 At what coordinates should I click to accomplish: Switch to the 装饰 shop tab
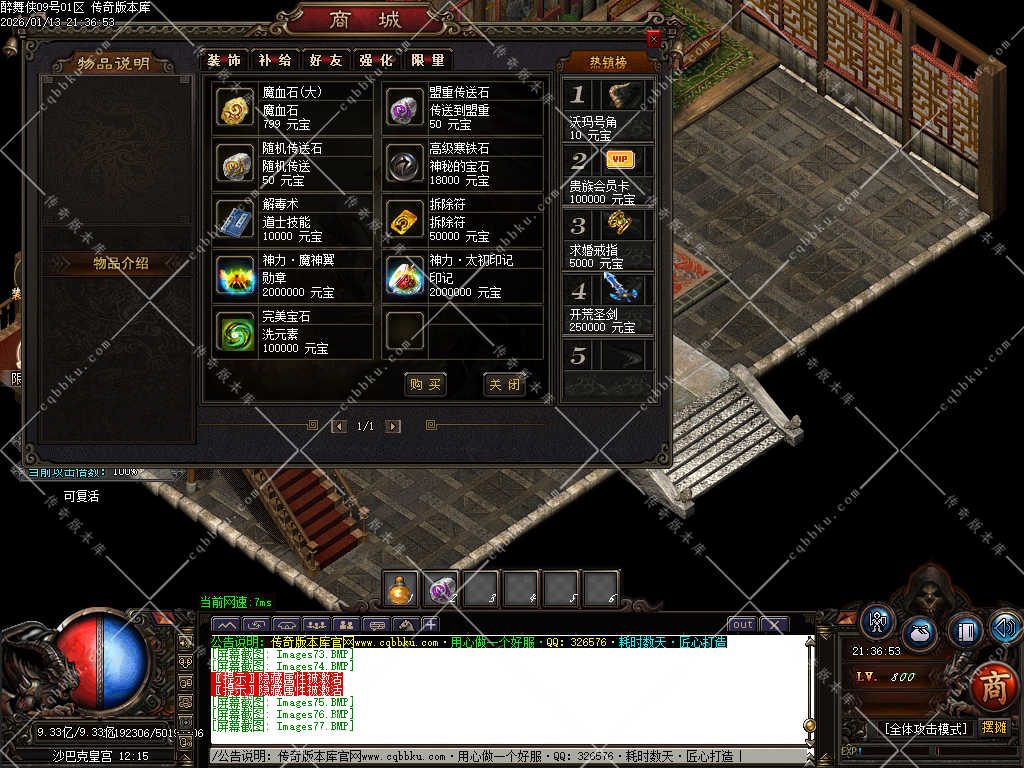coord(224,60)
